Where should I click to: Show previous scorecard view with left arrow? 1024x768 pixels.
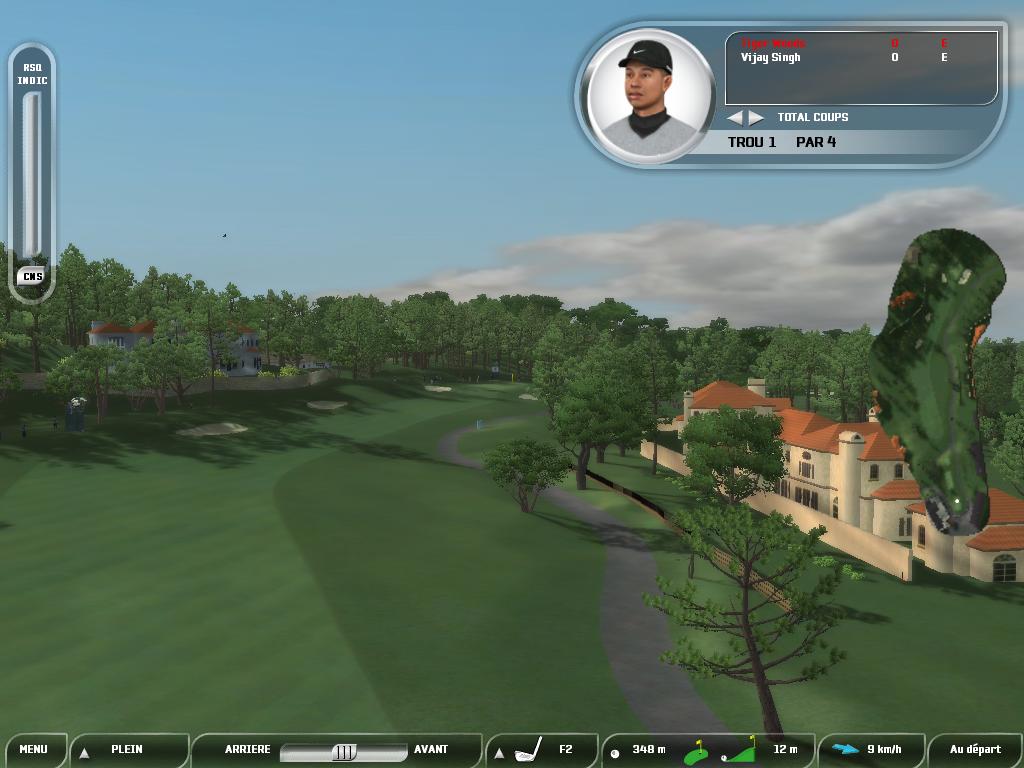pos(735,118)
